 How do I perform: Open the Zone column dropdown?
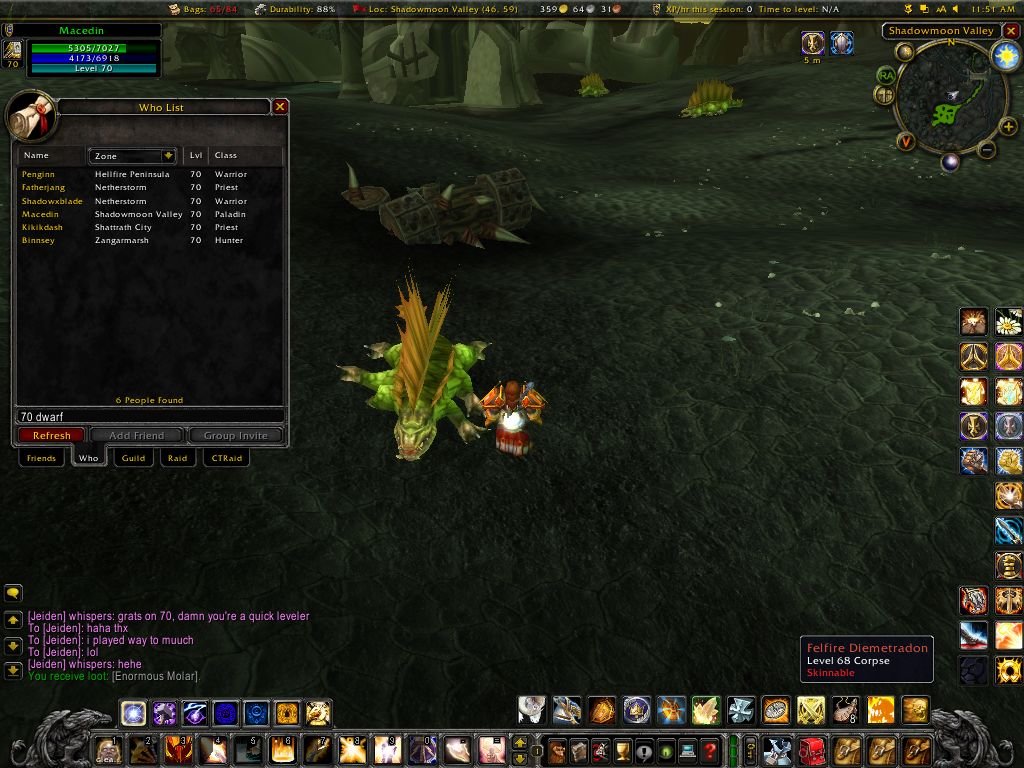click(x=167, y=156)
